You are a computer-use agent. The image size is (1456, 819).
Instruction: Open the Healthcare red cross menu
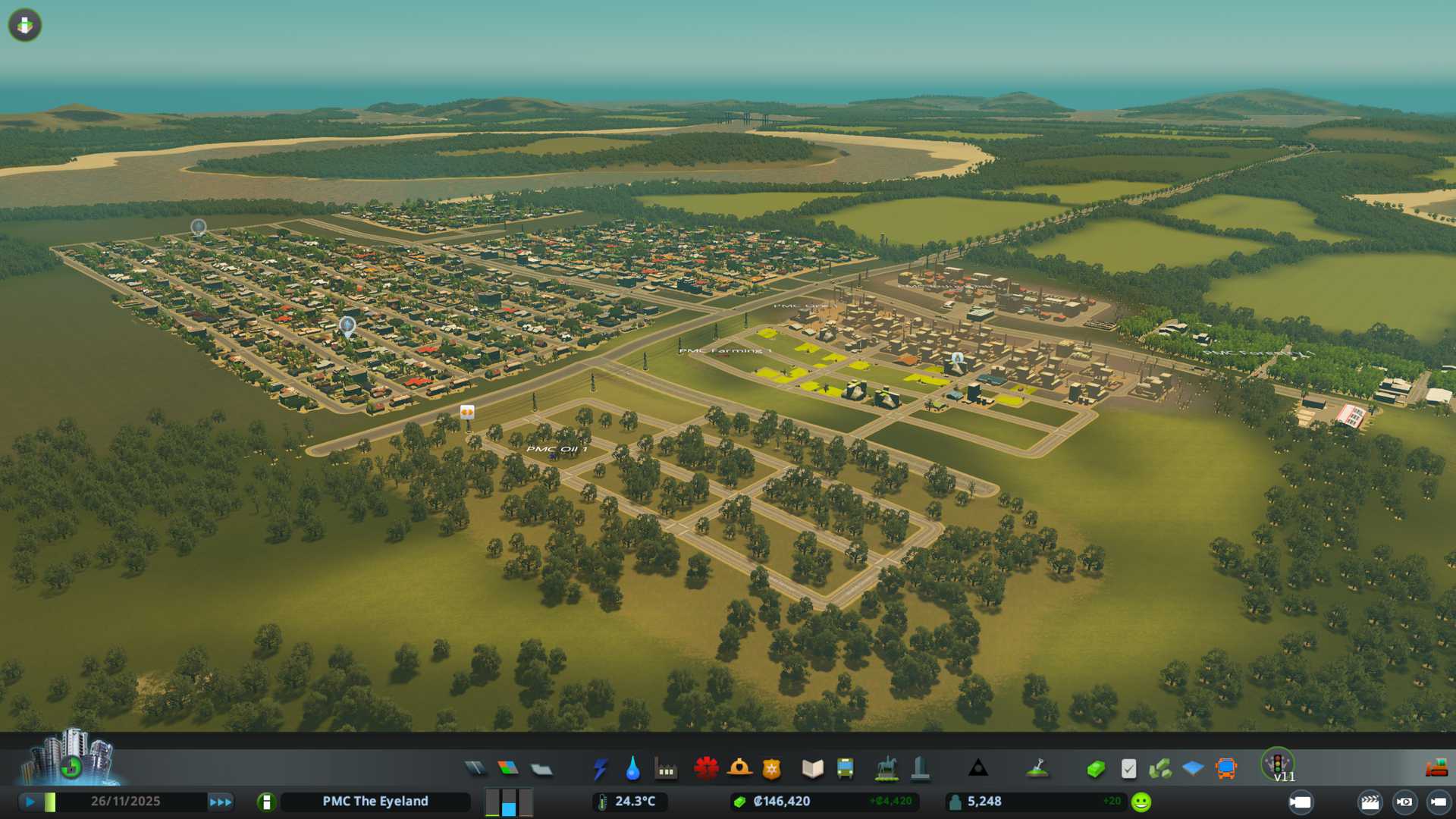(x=706, y=769)
